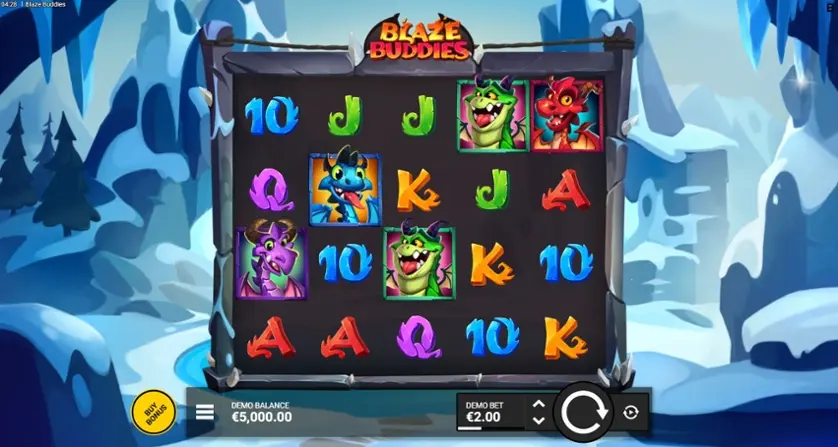Decrease the demo bet amount

click(538, 419)
